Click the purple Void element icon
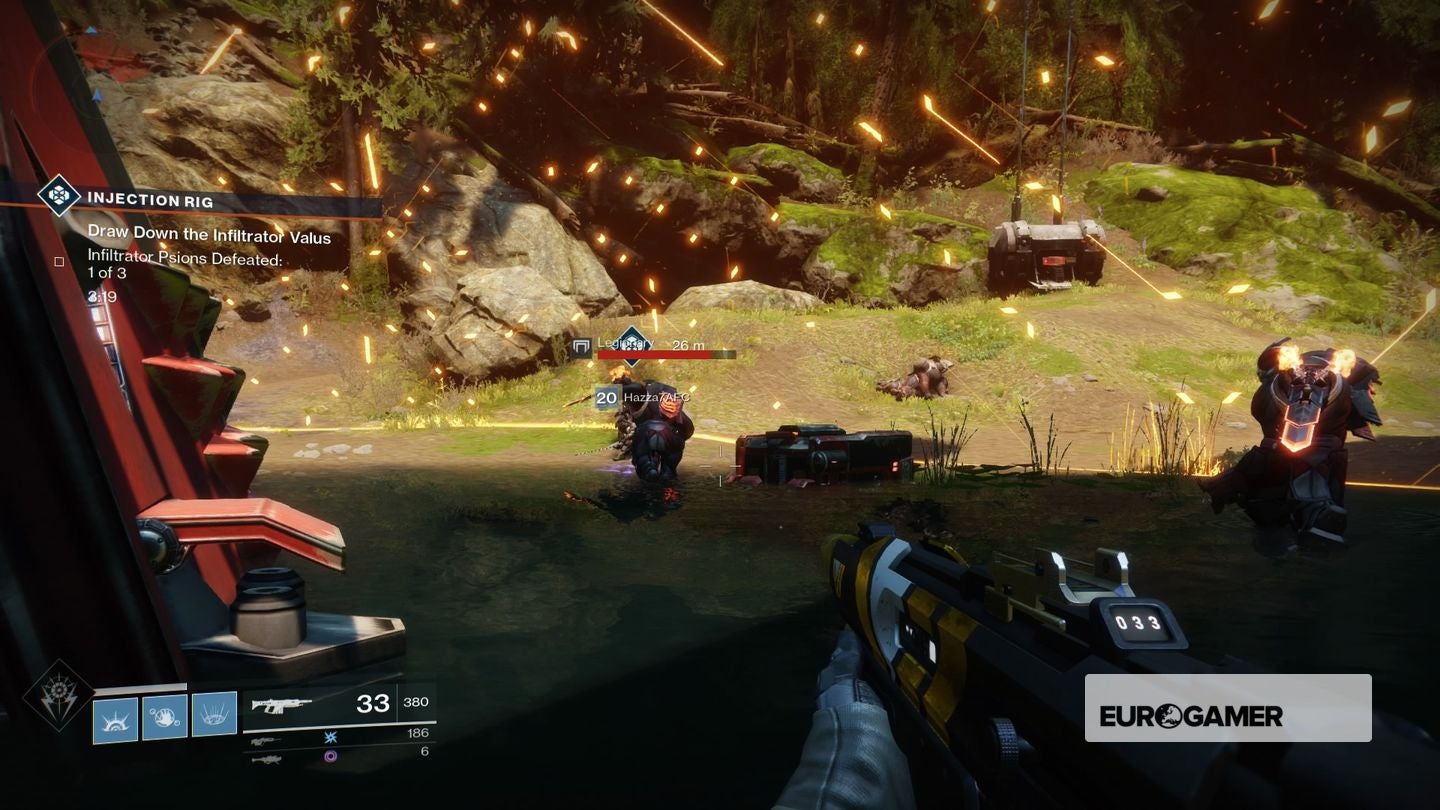Screen dimensions: 1440x810 pyautogui.click(x=330, y=756)
